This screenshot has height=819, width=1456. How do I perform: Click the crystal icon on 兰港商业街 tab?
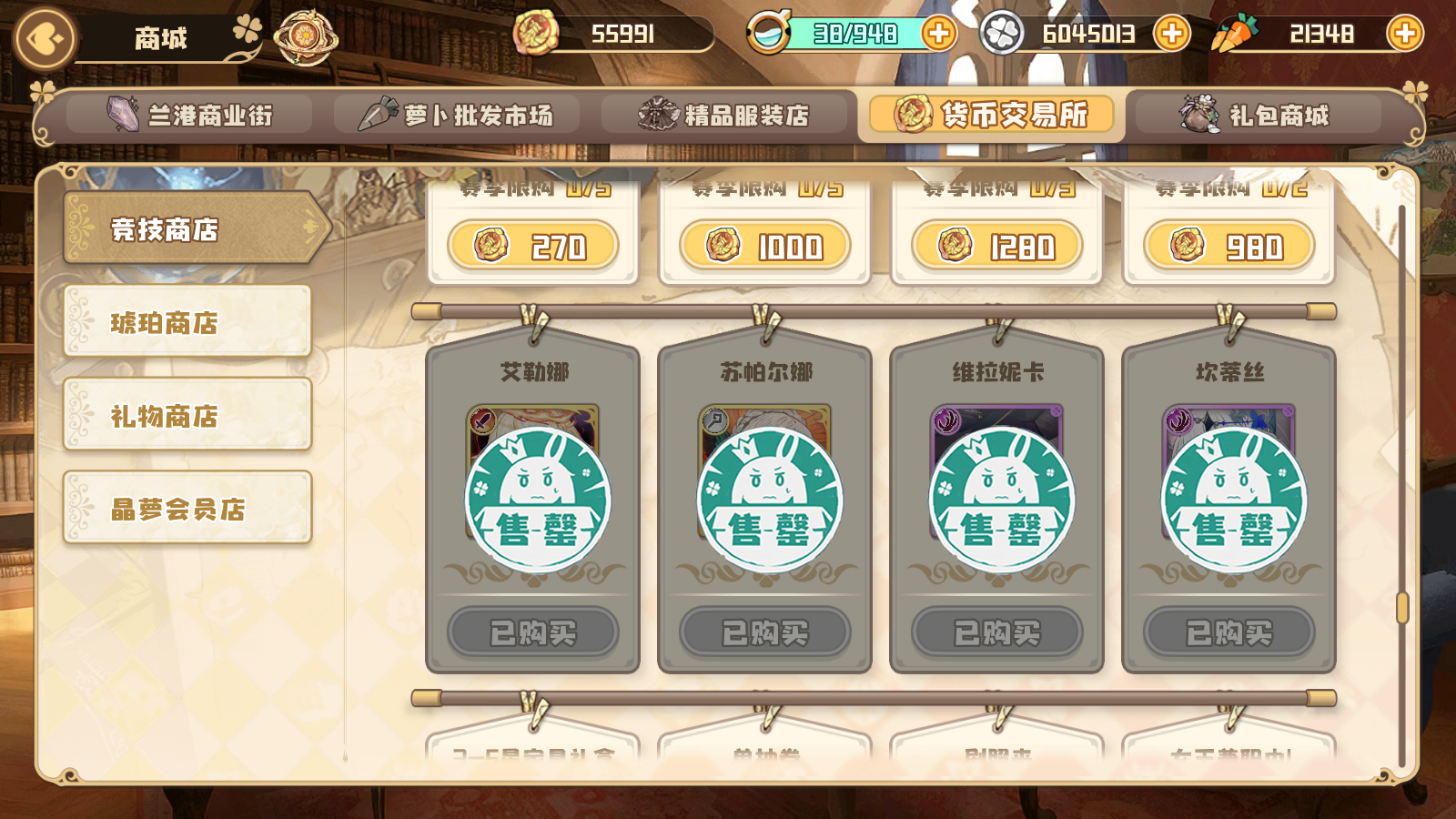(120, 115)
